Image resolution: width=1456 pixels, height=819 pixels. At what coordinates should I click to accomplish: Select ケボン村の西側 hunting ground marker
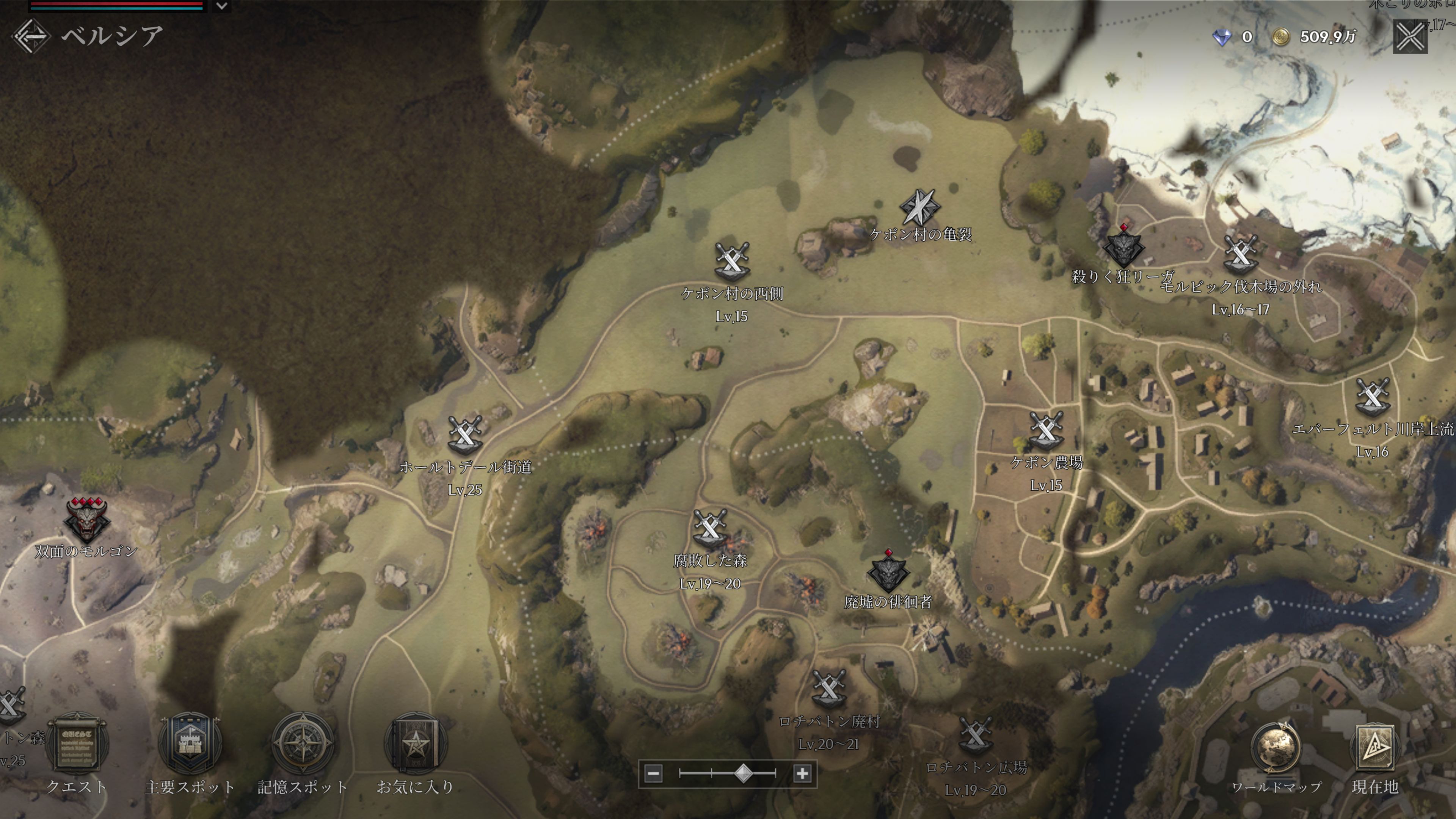[732, 261]
